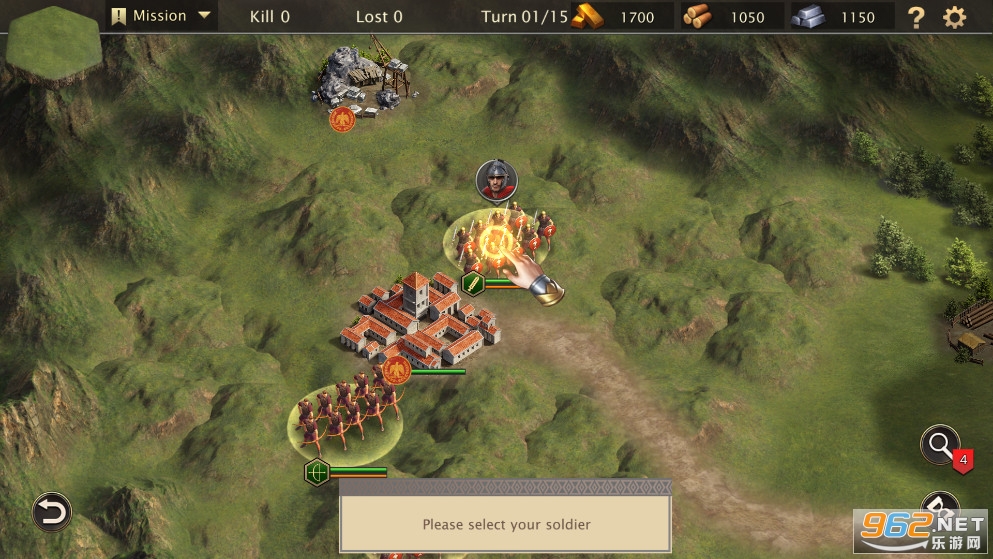
Task: Select the highlighted soldier unit with general
Action: click(497, 241)
